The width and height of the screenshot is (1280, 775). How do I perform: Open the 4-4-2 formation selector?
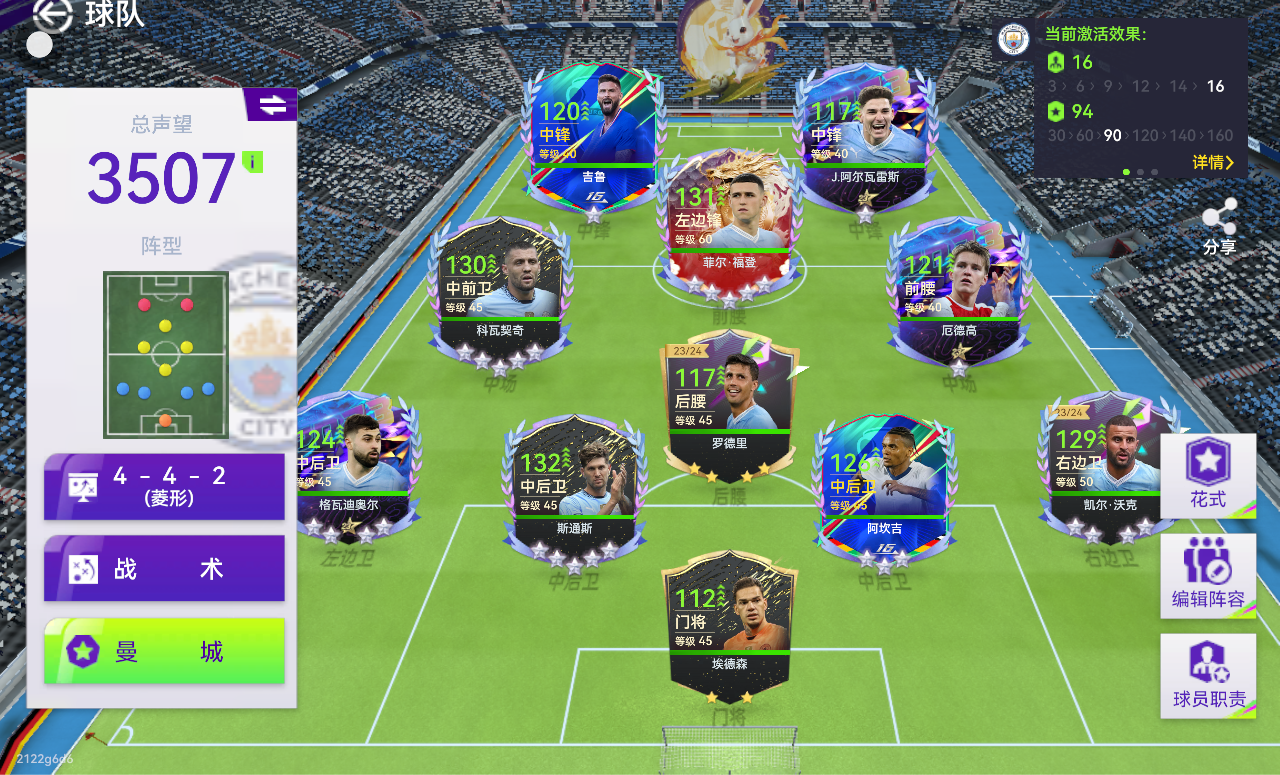pos(164,486)
